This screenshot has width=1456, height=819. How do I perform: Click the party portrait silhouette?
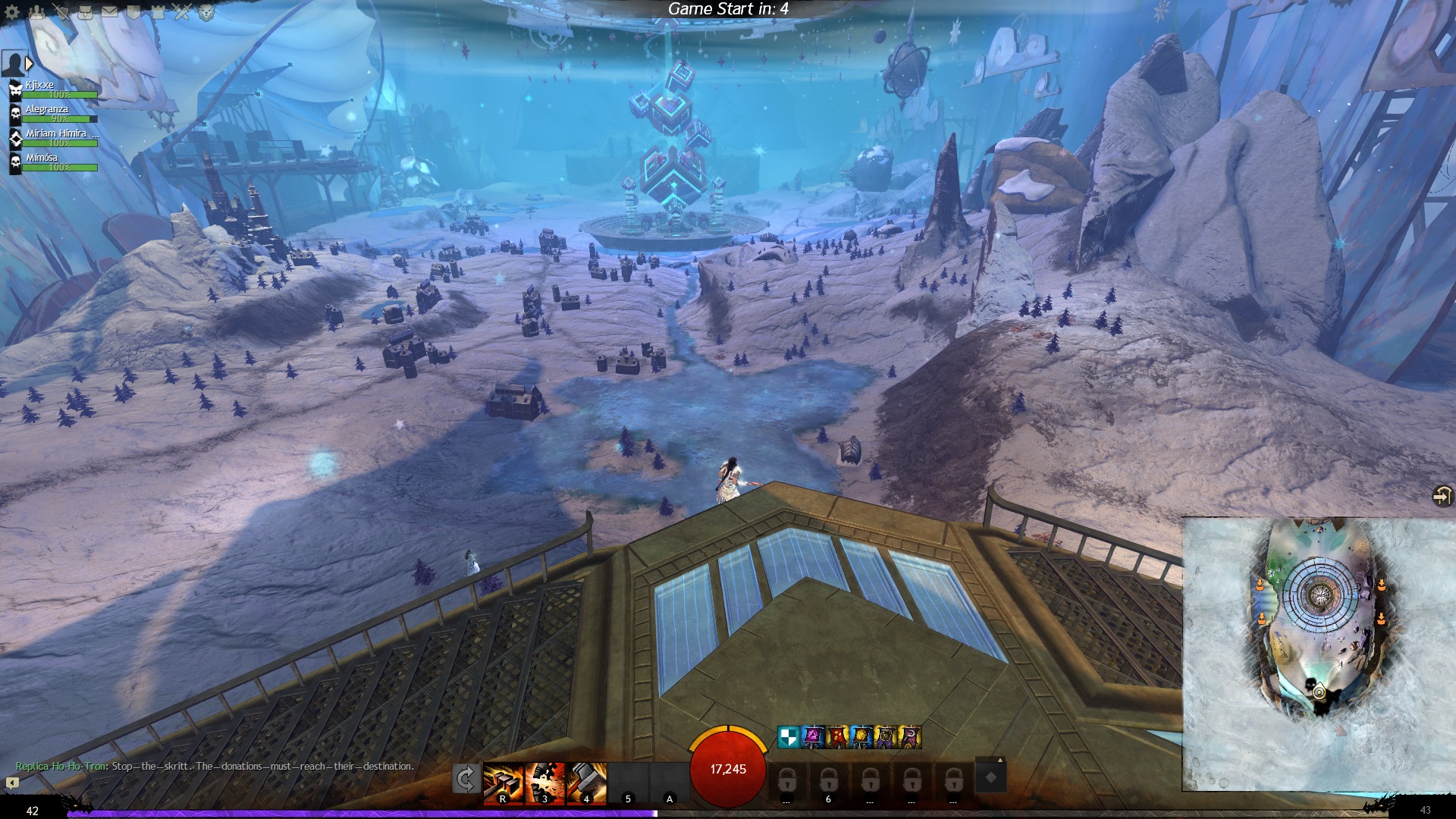pyautogui.click(x=14, y=64)
